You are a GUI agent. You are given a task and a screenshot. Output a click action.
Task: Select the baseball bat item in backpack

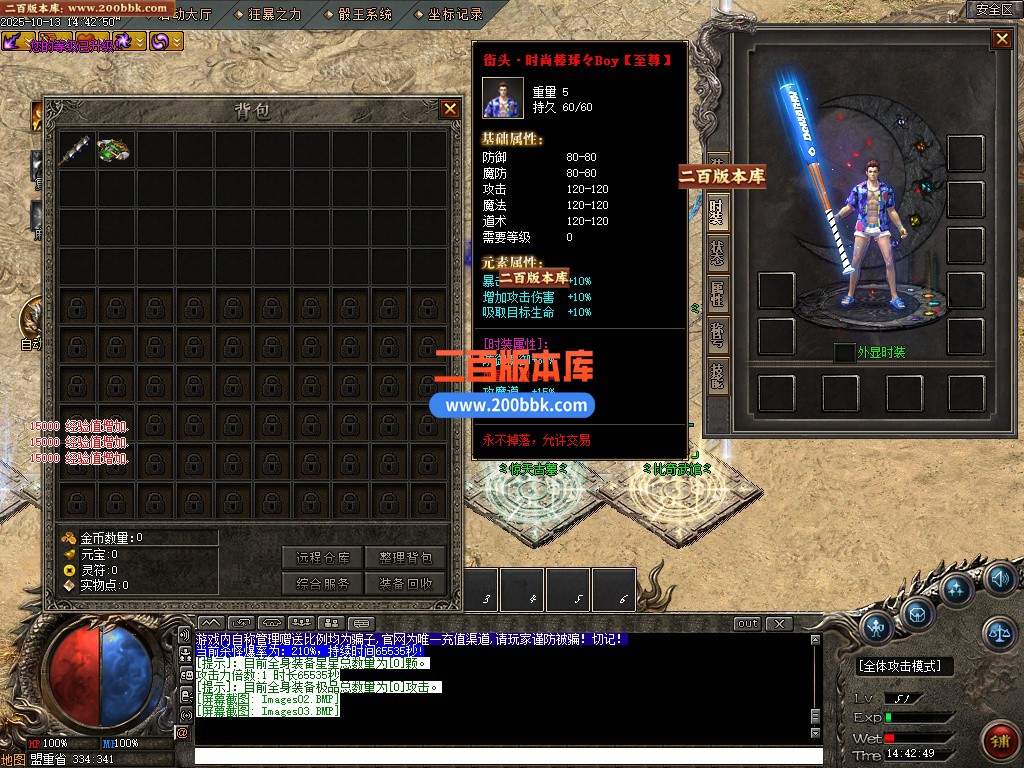[x=76, y=150]
